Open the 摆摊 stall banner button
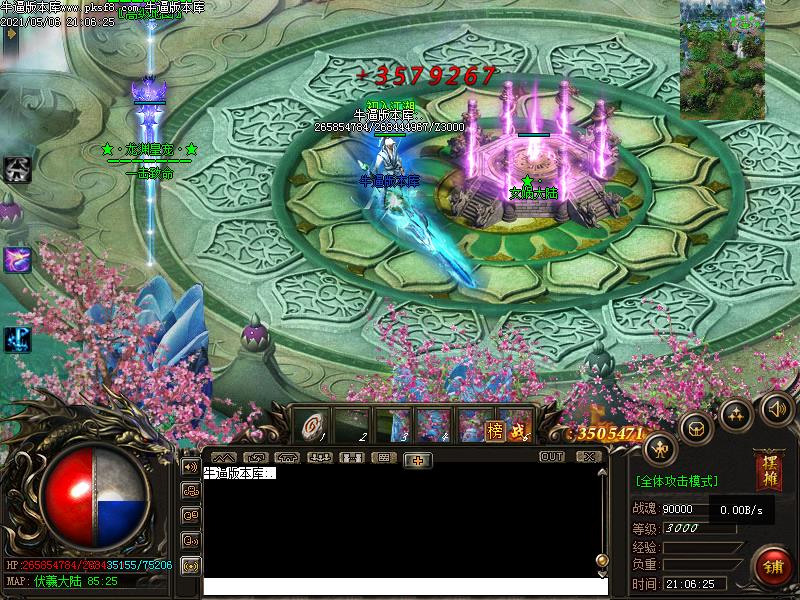800x600 pixels. (769, 471)
